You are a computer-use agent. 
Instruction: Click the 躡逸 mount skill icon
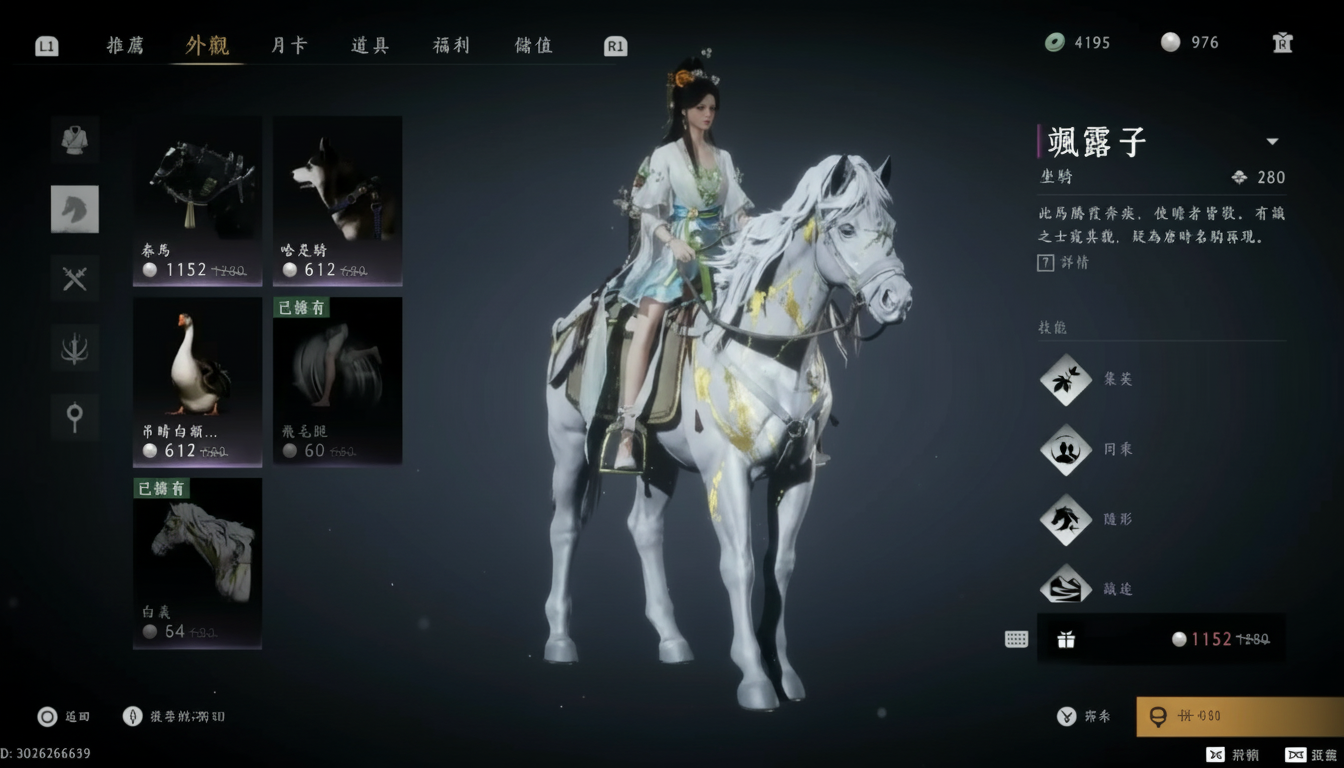(1064, 588)
